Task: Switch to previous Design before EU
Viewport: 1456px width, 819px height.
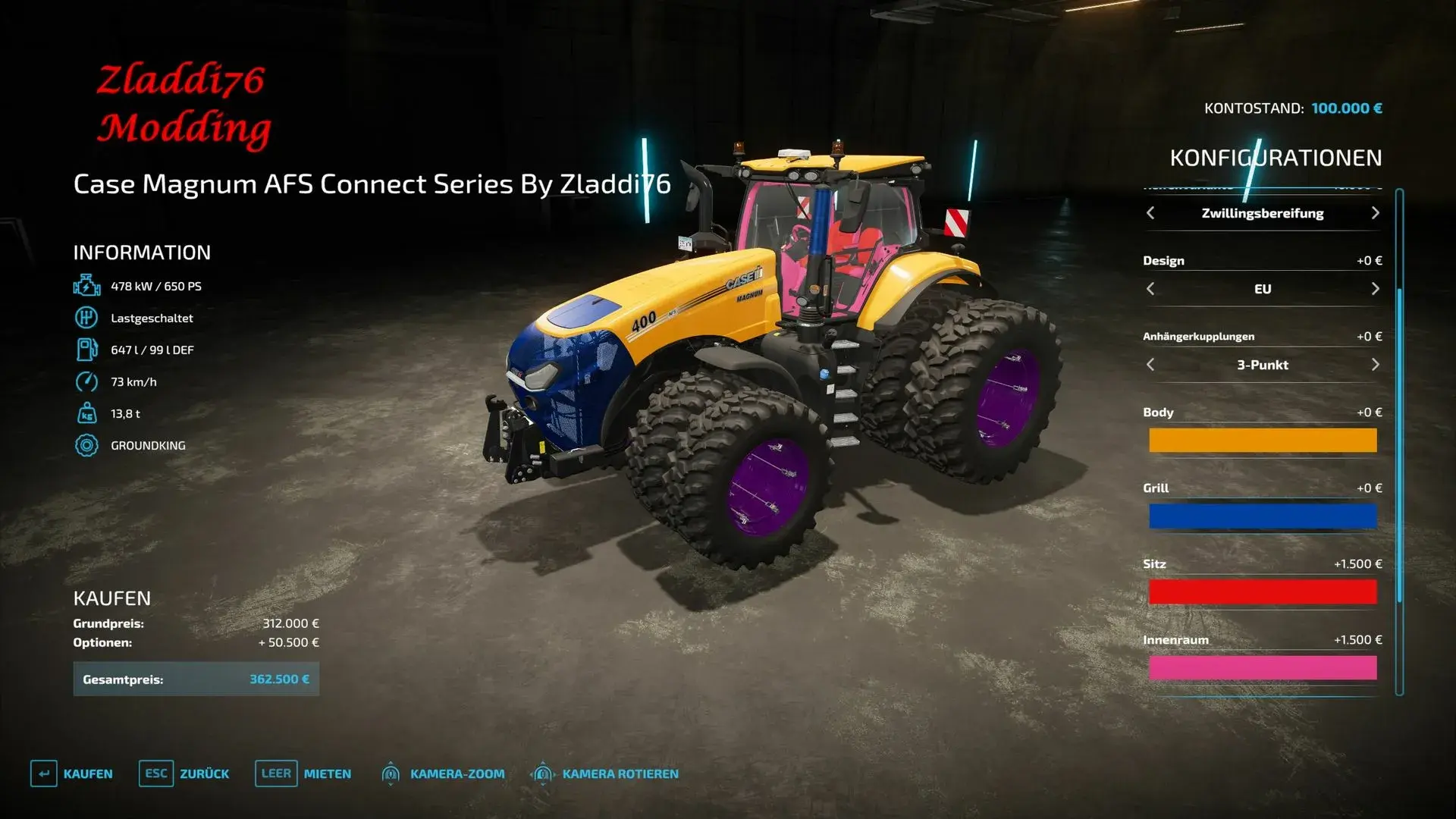Action: tap(1150, 289)
